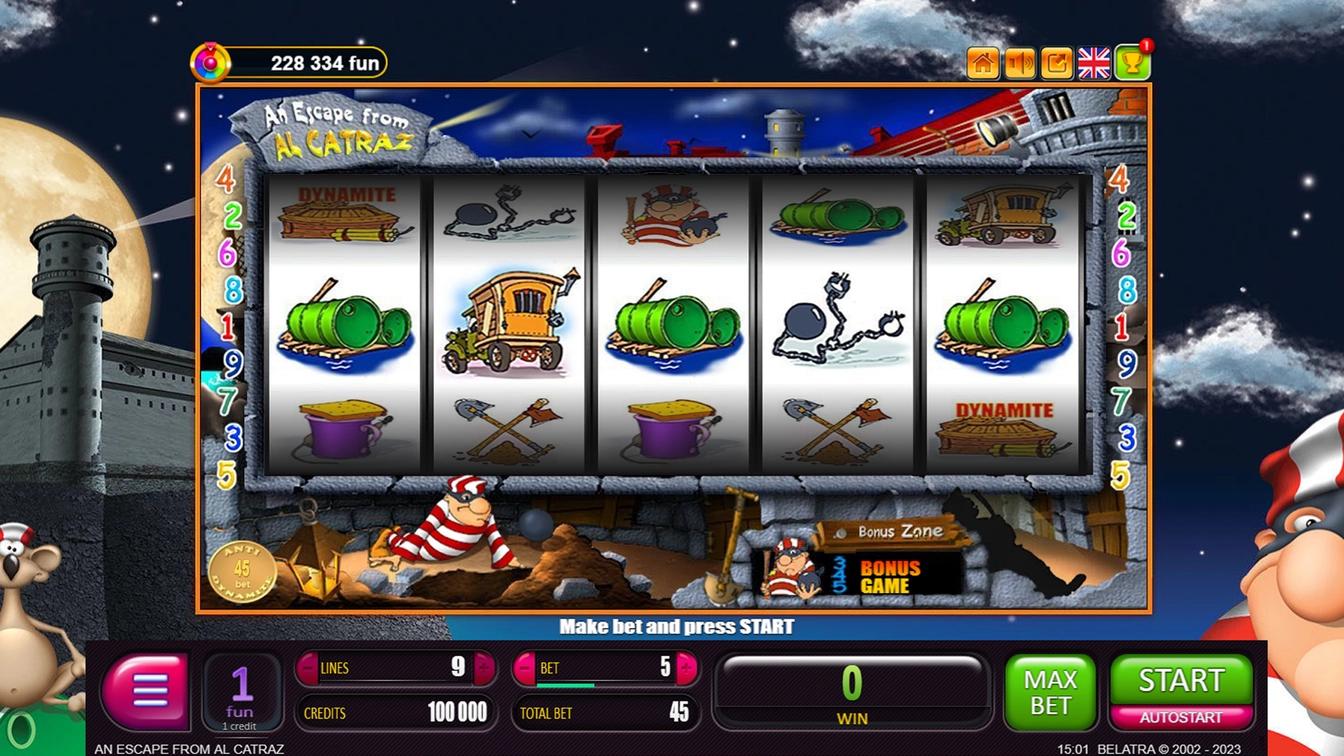Click the balance coin icon beside 228 334 fun

211,63
